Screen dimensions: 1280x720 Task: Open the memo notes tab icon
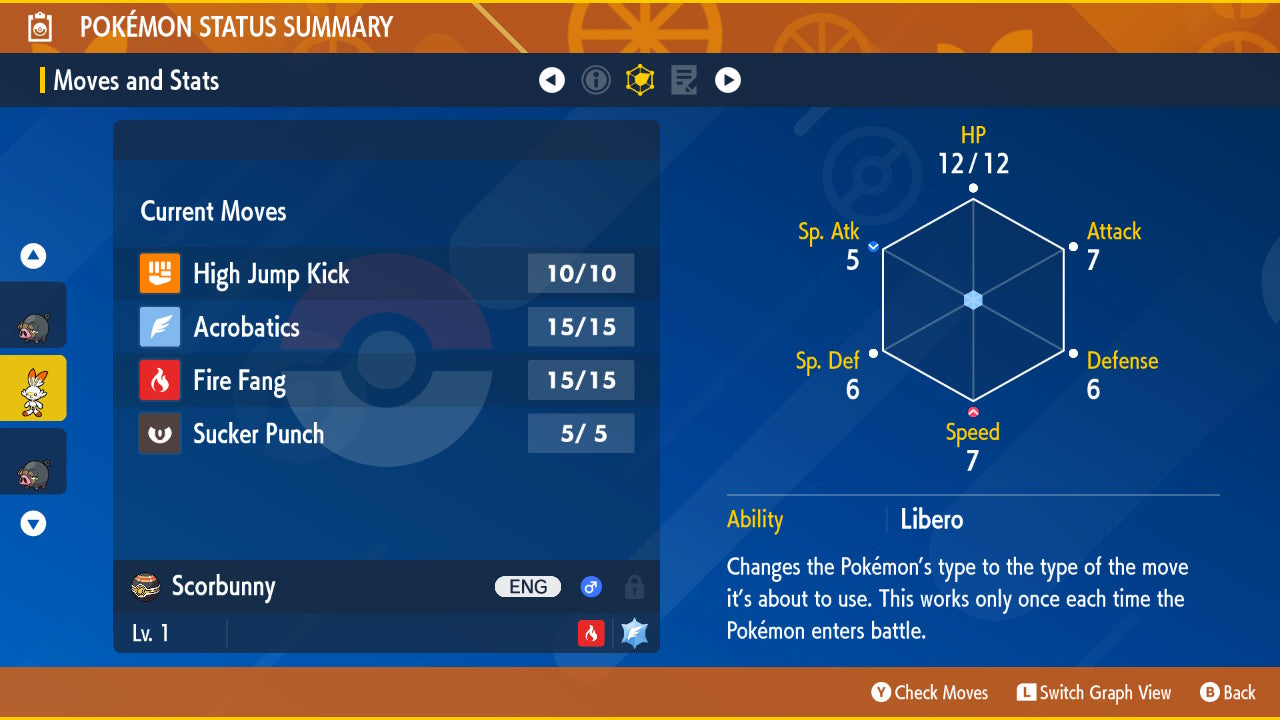(x=684, y=80)
